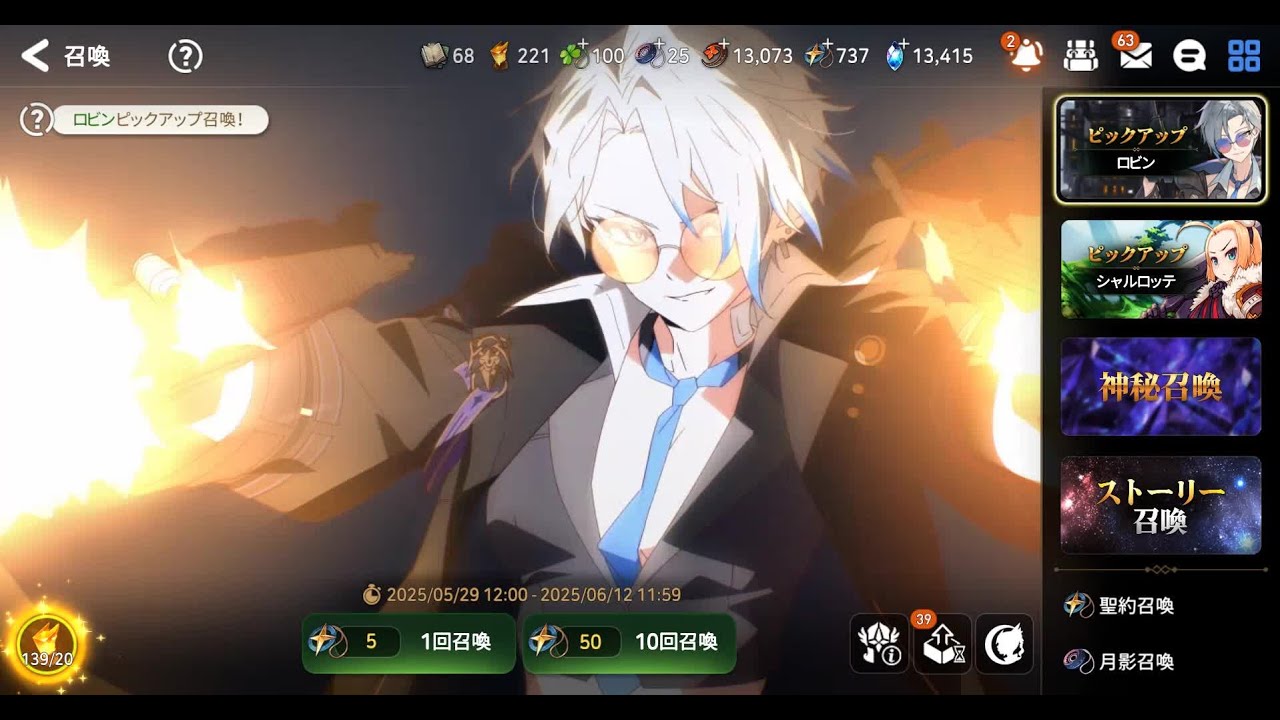Open the help question mark beside 召喚
This screenshot has height=720, width=1280.
pyautogui.click(x=185, y=56)
